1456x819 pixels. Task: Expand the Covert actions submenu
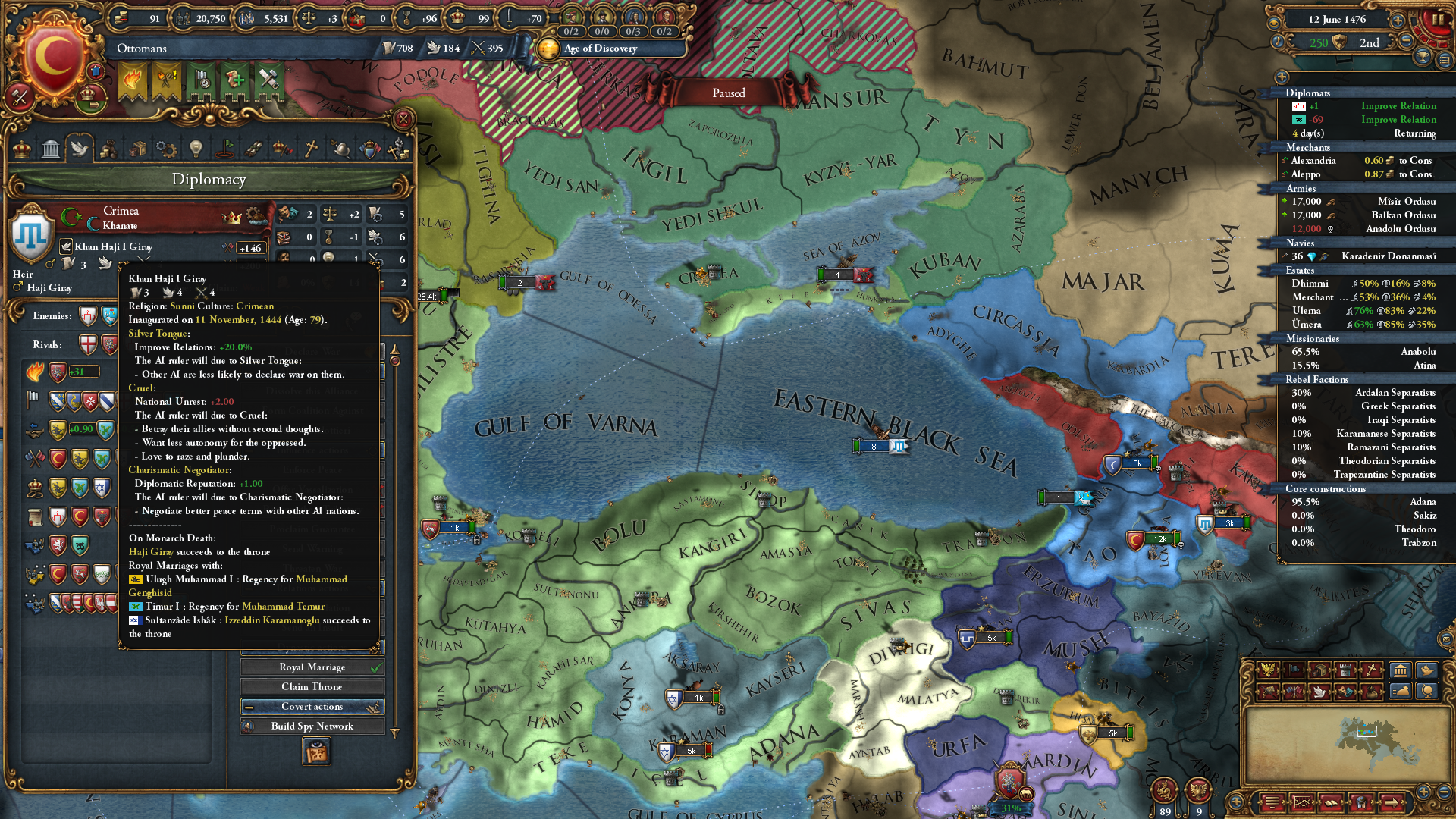click(x=312, y=706)
